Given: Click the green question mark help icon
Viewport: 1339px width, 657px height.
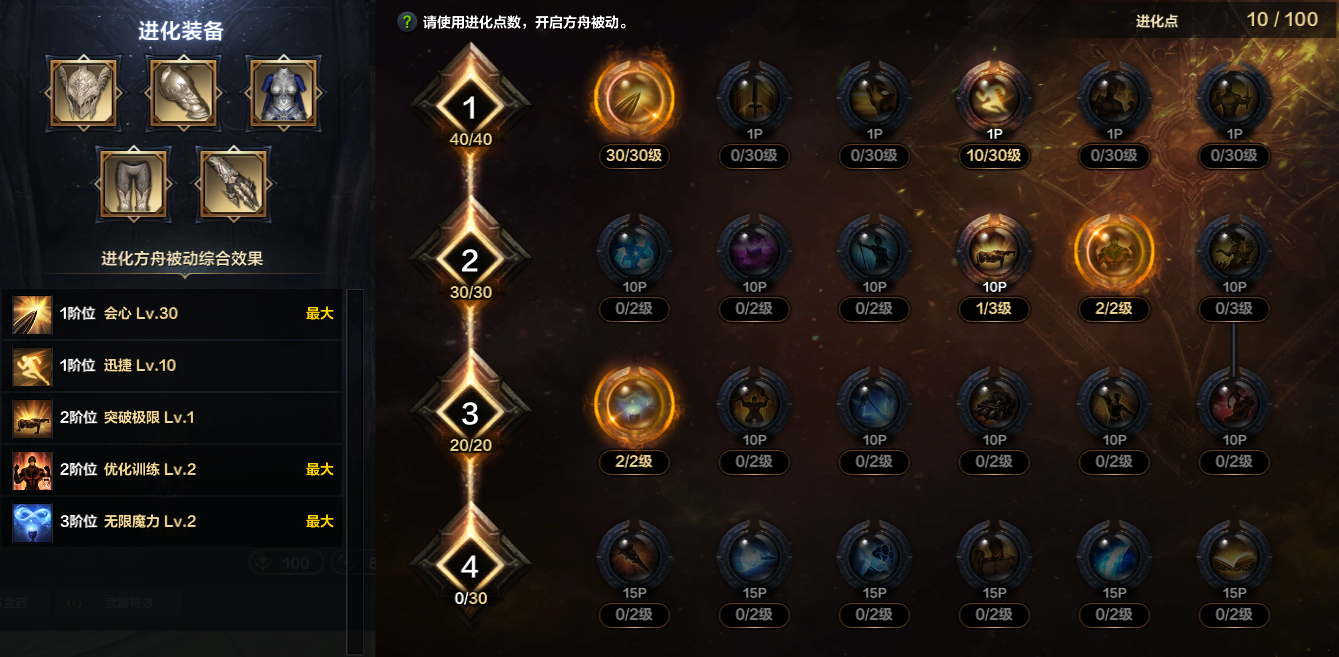Looking at the screenshot, I should [x=407, y=22].
